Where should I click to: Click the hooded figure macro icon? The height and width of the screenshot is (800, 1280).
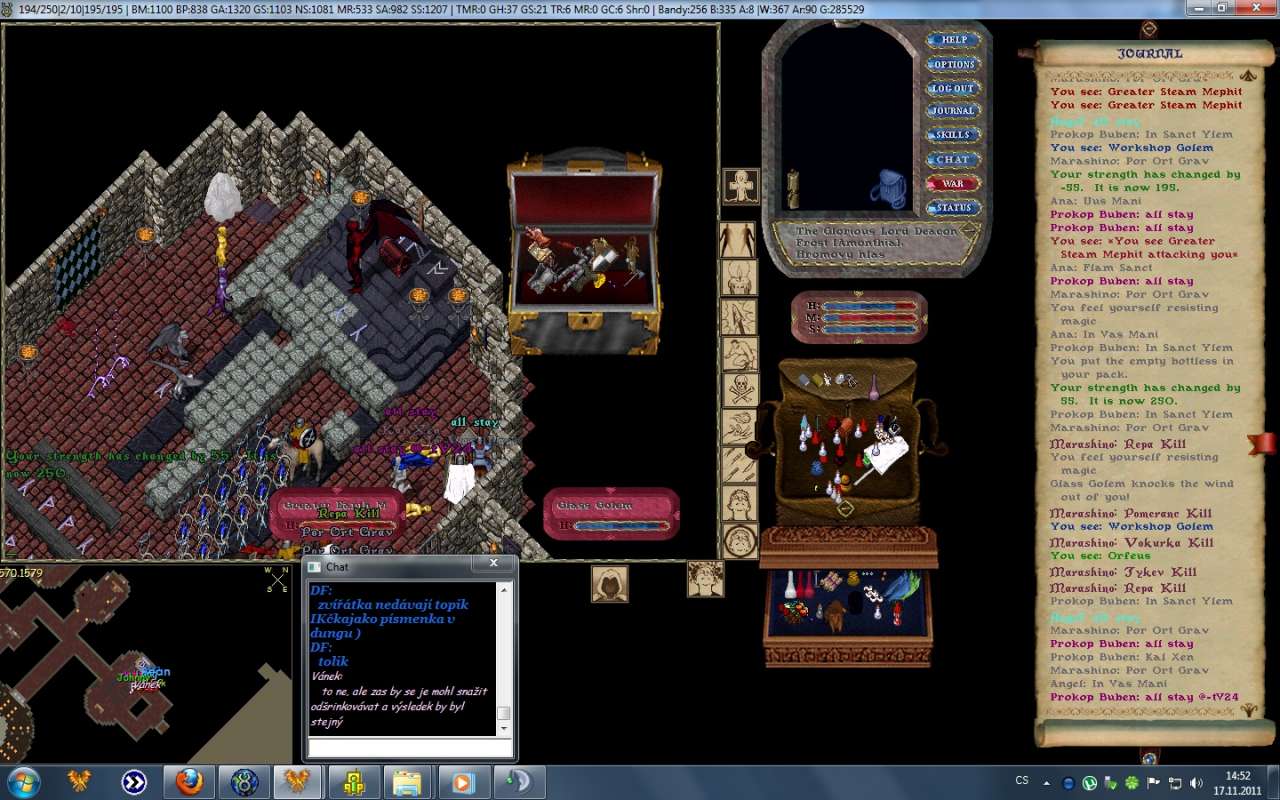point(609,584)
